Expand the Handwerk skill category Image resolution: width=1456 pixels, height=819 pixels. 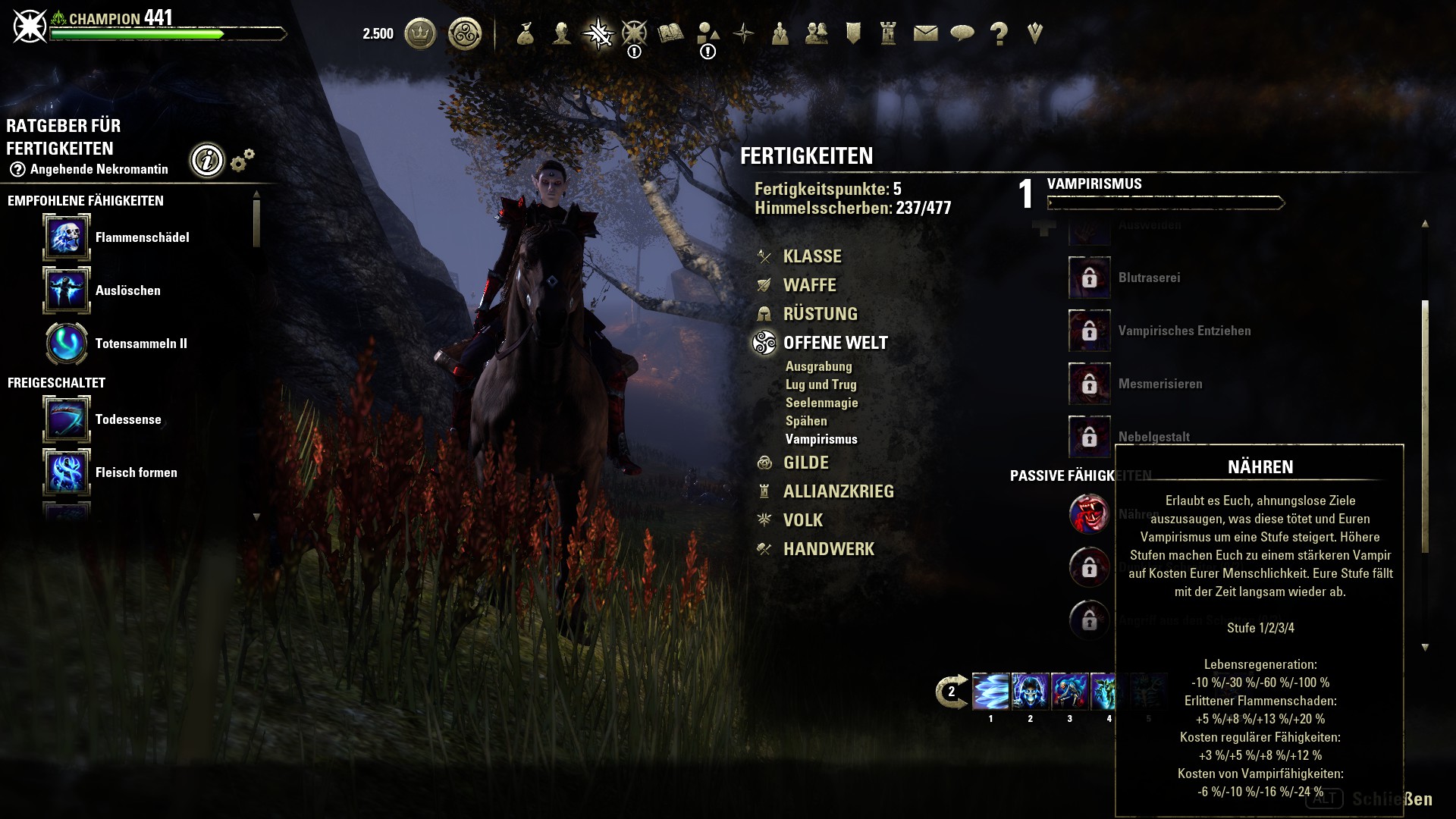coord(828,549)
